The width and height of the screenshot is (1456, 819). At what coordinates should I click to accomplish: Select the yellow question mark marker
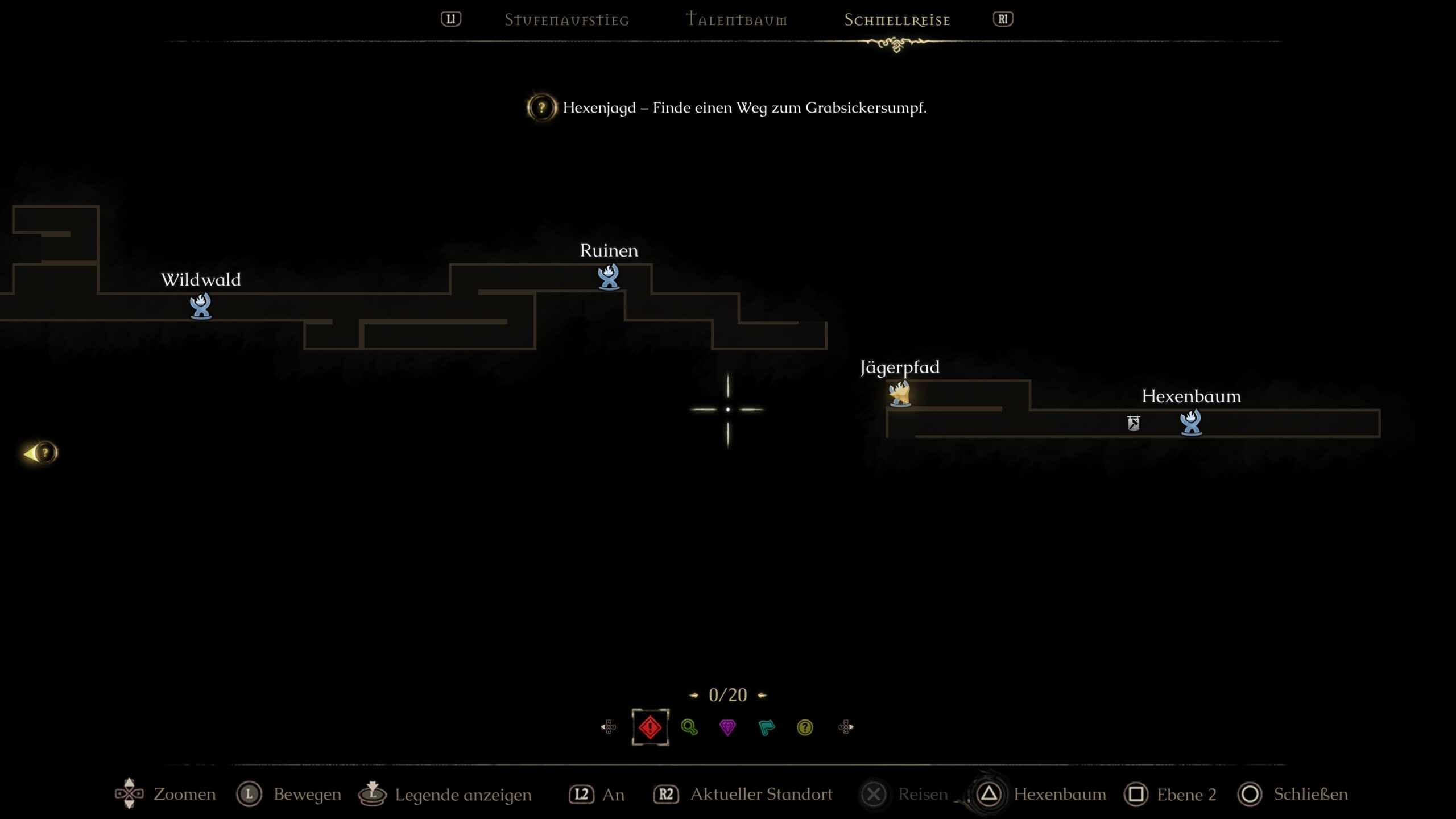pos(805,727)
